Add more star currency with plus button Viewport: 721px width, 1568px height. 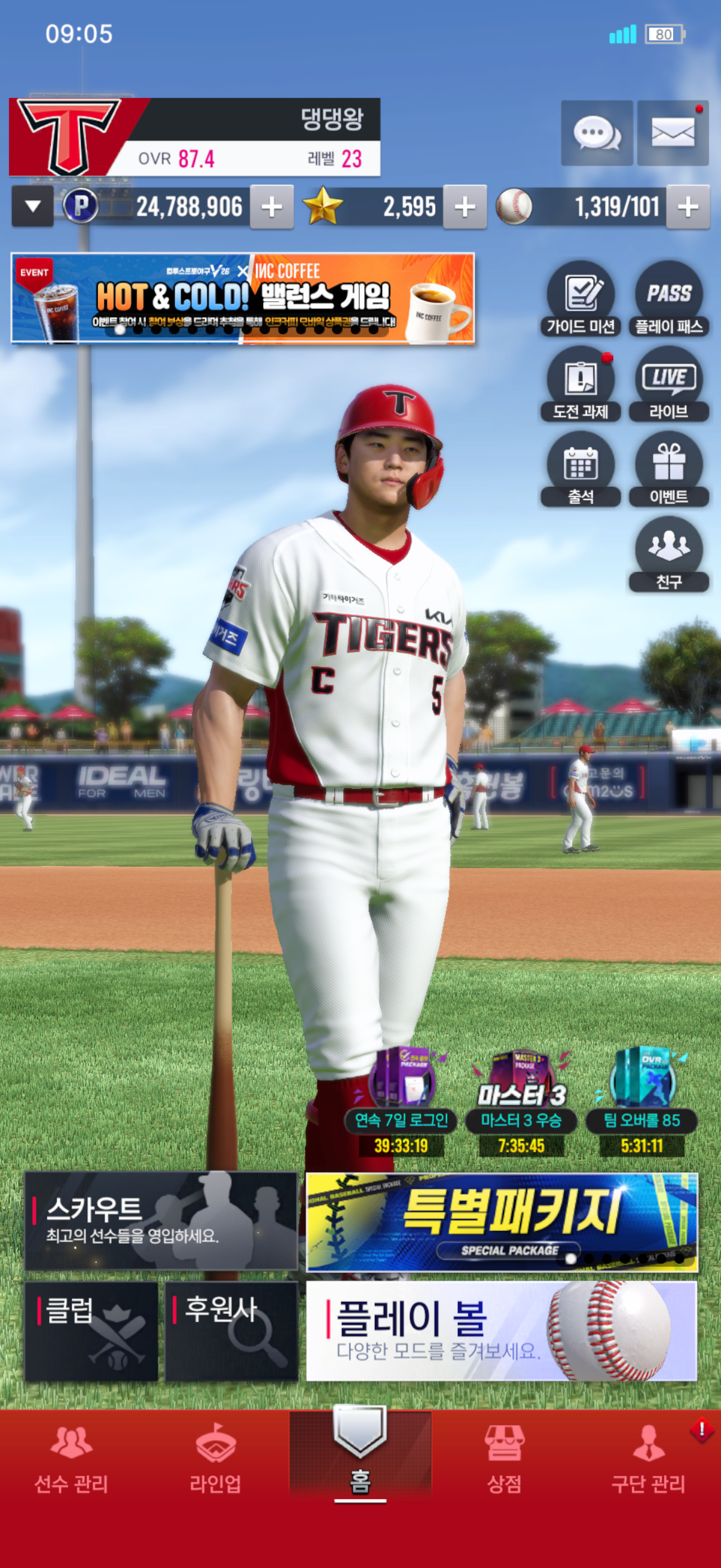pyautogui.click(x=465, y=207)
